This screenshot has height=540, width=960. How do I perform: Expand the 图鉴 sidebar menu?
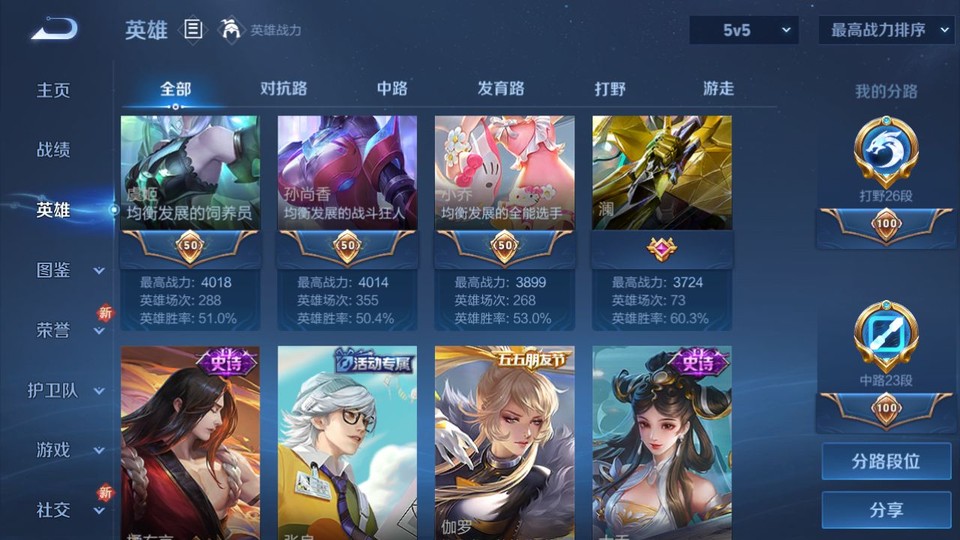coord(68,270)
